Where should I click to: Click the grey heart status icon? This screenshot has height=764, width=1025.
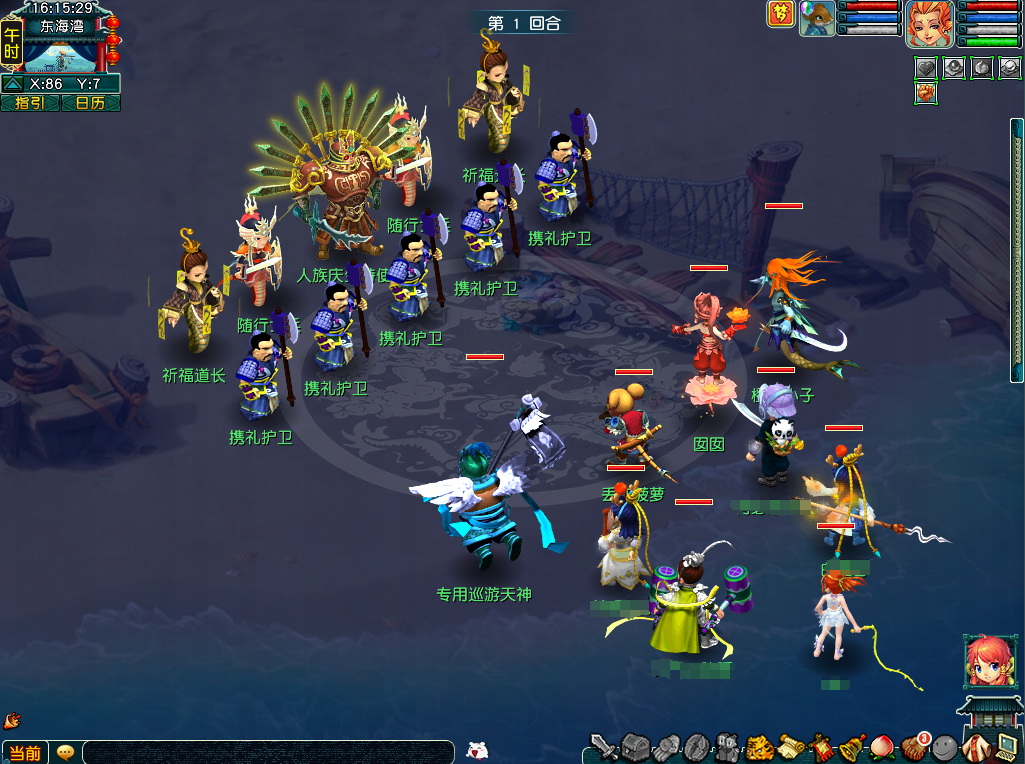(926, 68)
